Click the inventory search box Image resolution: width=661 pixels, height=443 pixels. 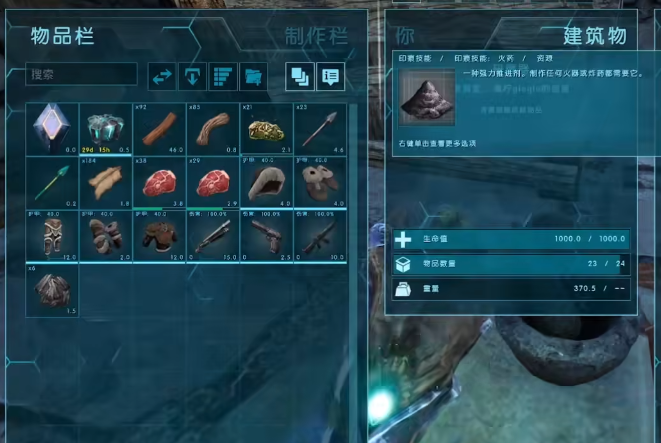[x=82, y=74]
